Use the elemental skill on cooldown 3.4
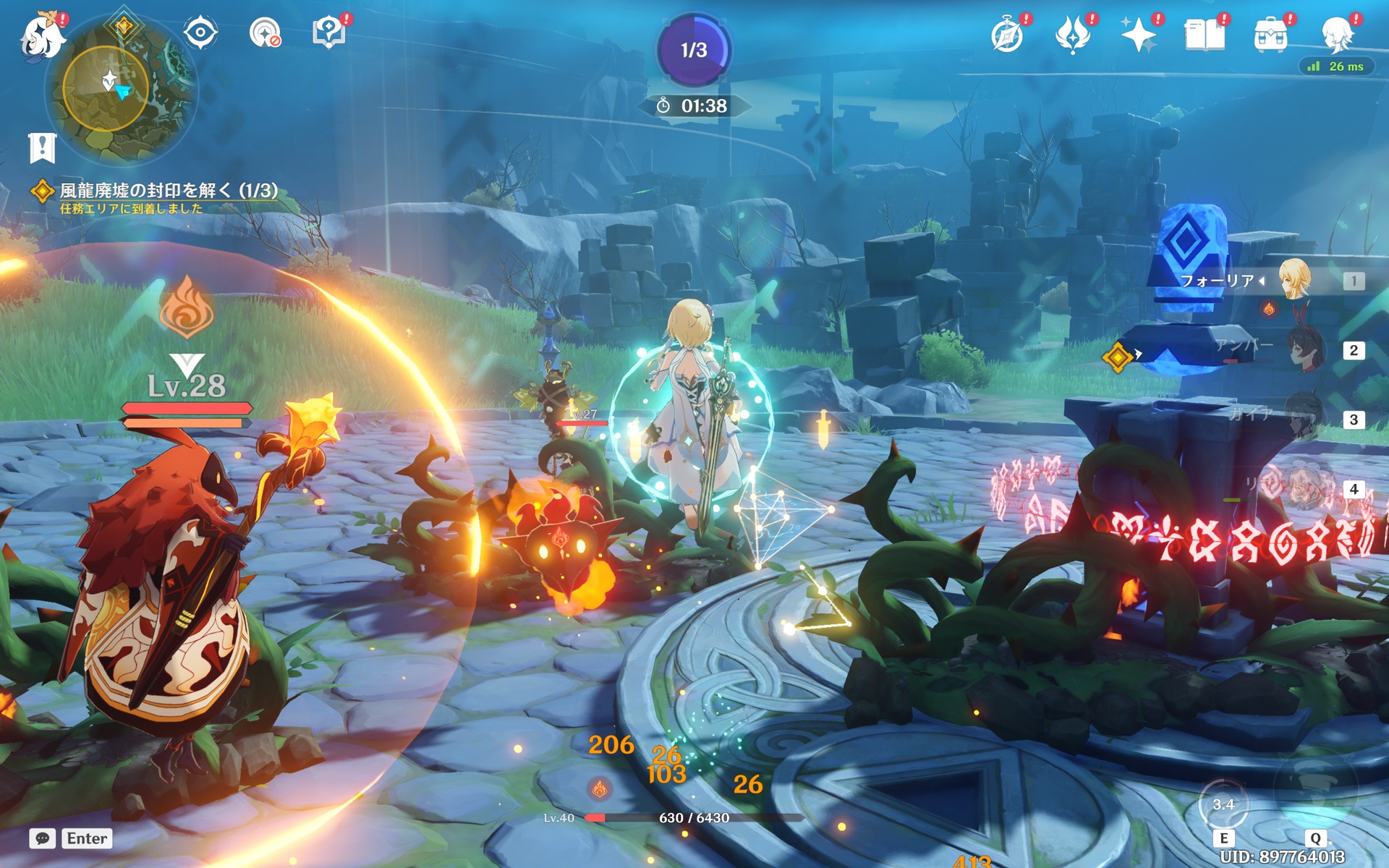The height and width of the screenshot is (868, 1389). pos(1223,805)
